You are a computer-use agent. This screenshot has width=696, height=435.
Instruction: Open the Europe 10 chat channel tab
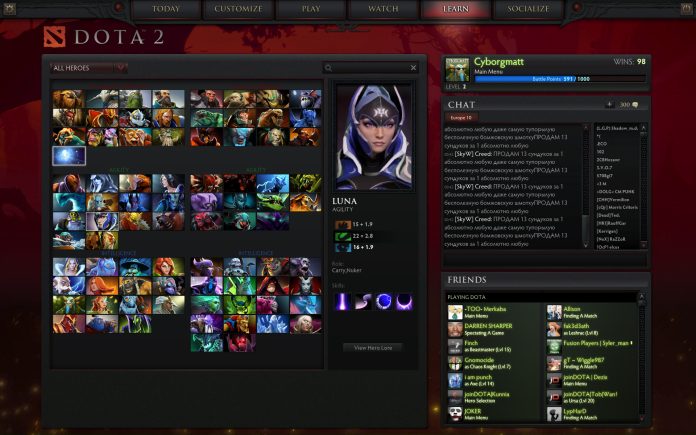tap(463, 118)
